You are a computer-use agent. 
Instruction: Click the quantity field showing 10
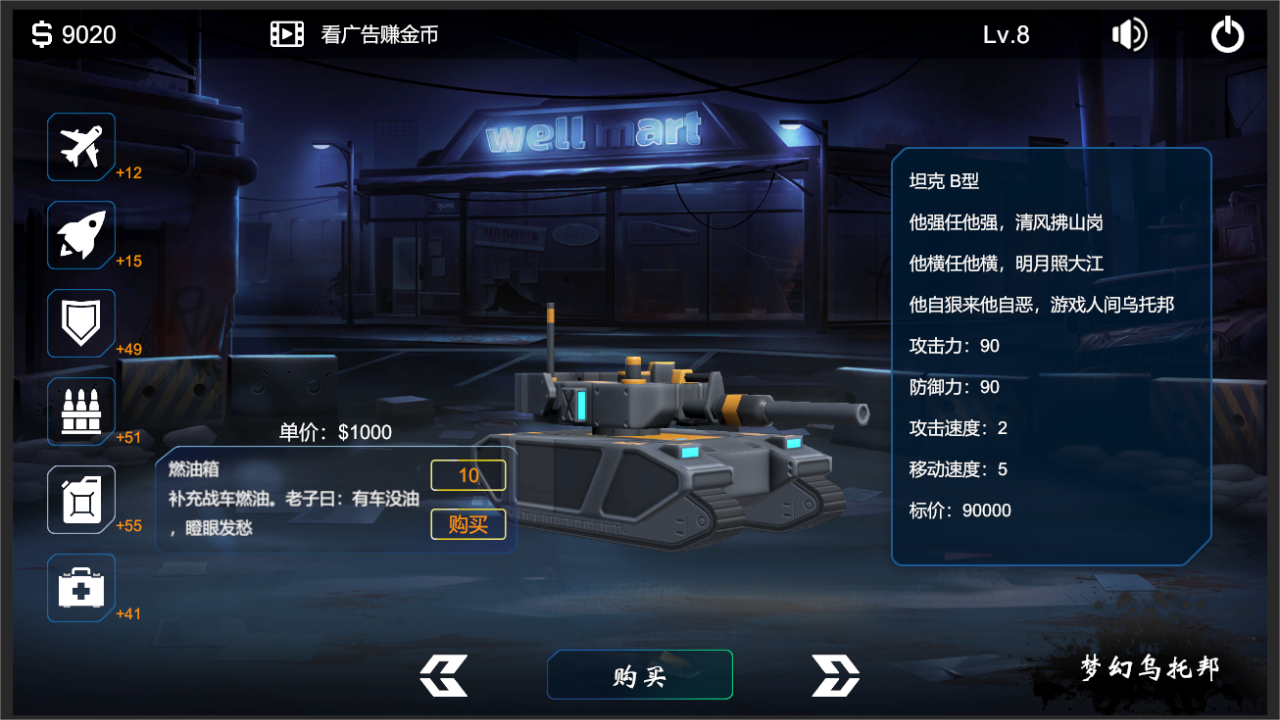coord(468,475)
